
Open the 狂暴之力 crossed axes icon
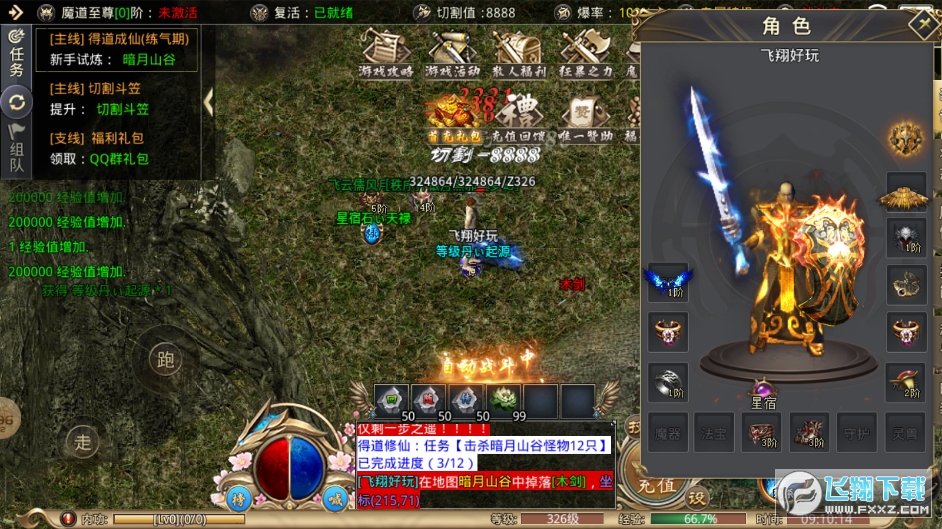pyautogui.click(x=582, y=54)
